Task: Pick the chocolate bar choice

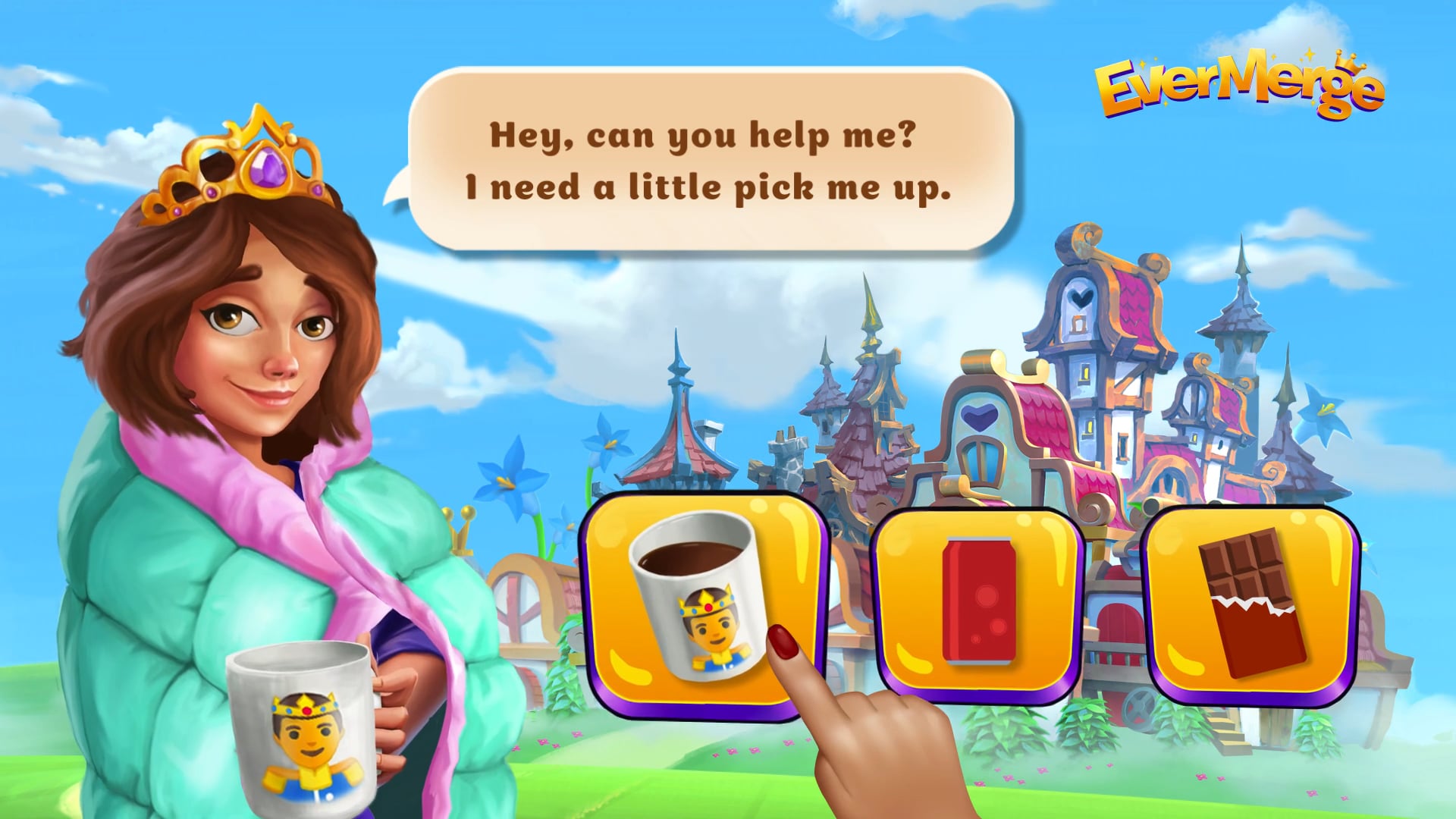Action: 1253,603
